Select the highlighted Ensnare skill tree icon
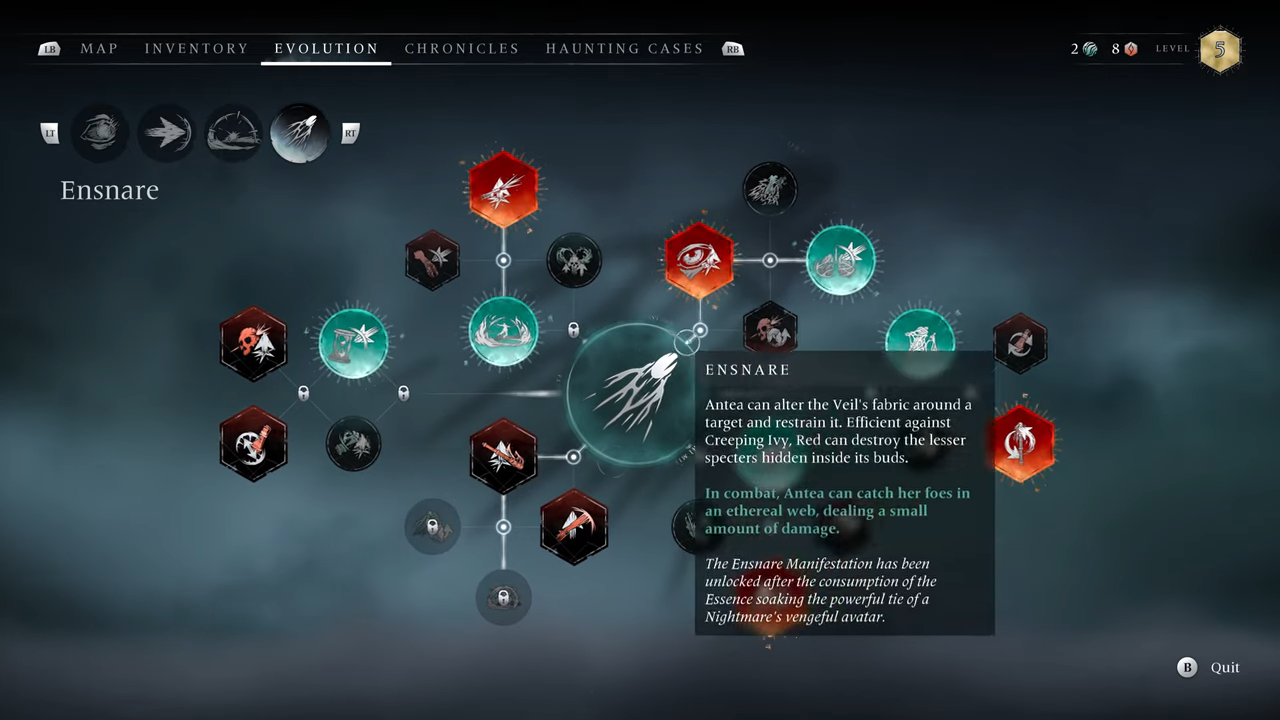 300,133
